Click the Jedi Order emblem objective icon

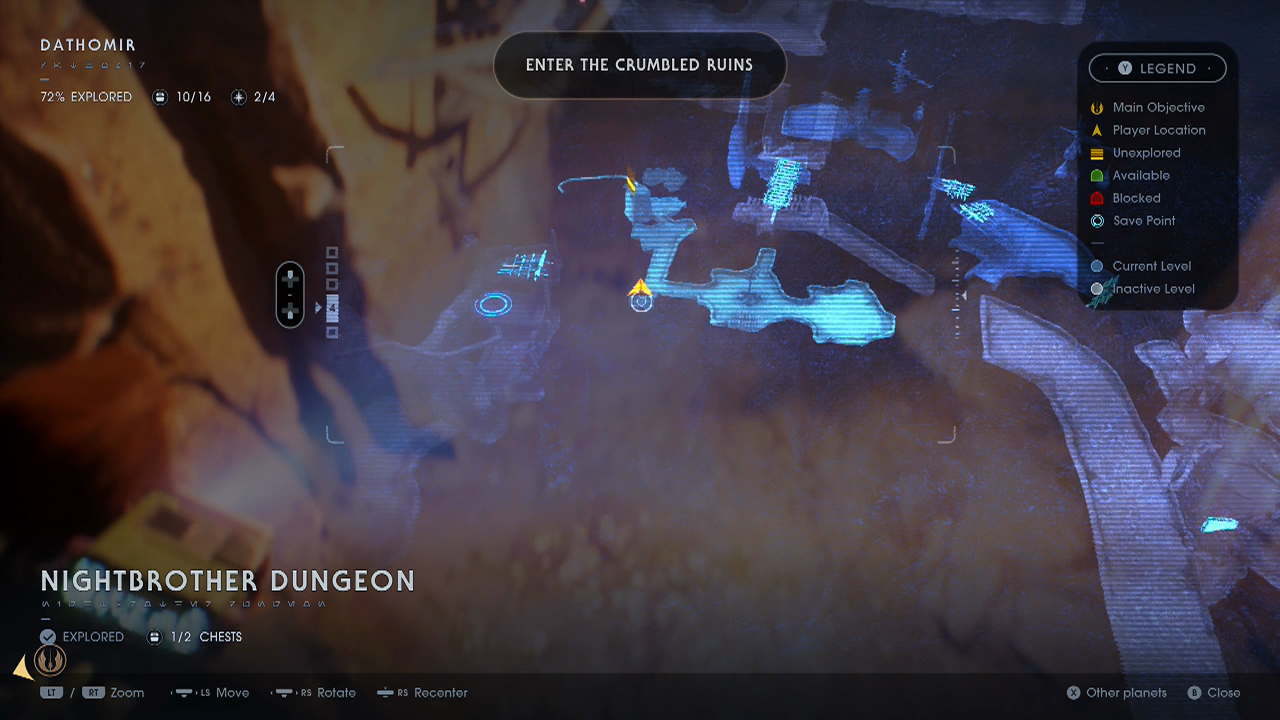50,659
